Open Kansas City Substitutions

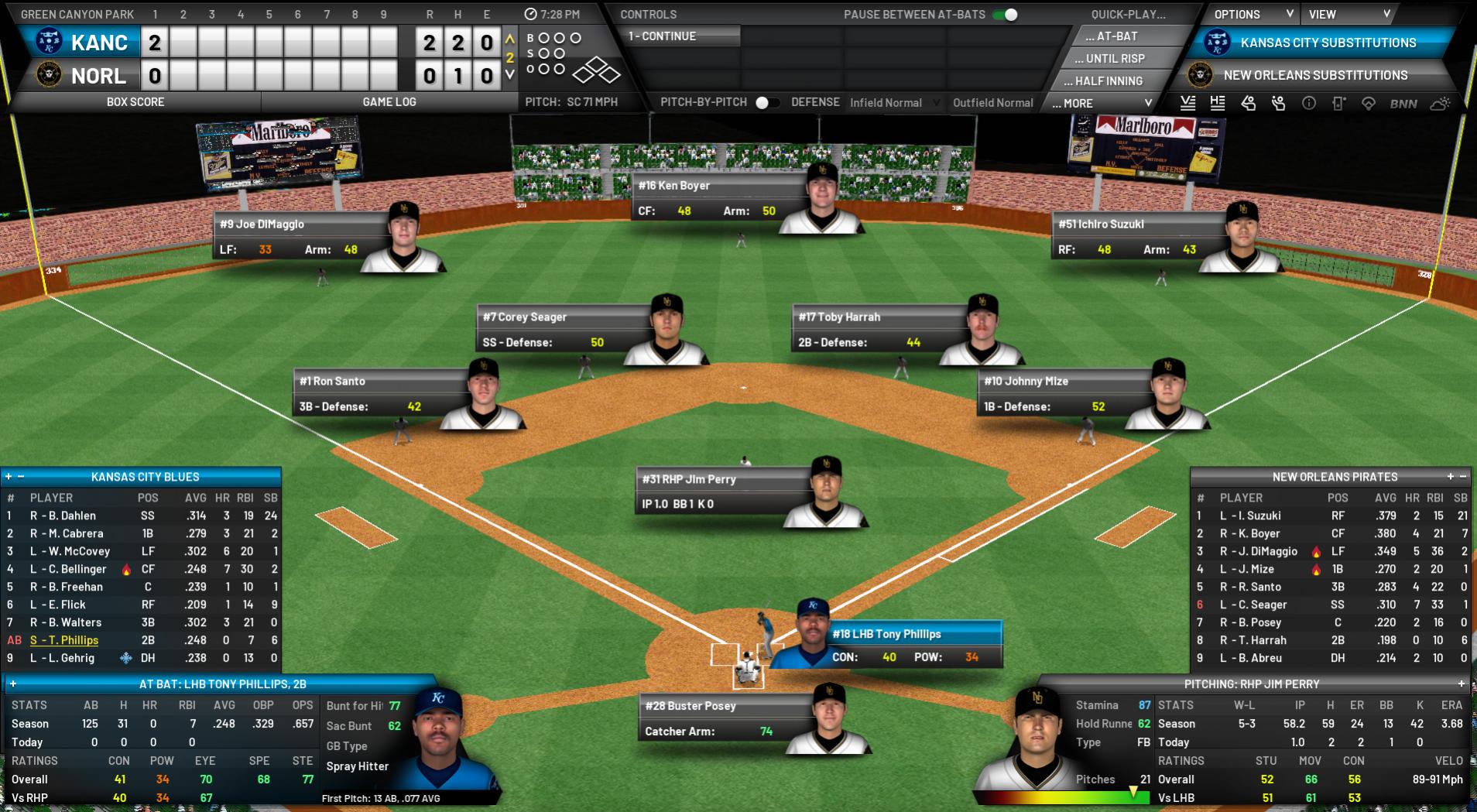(1327, 43)
